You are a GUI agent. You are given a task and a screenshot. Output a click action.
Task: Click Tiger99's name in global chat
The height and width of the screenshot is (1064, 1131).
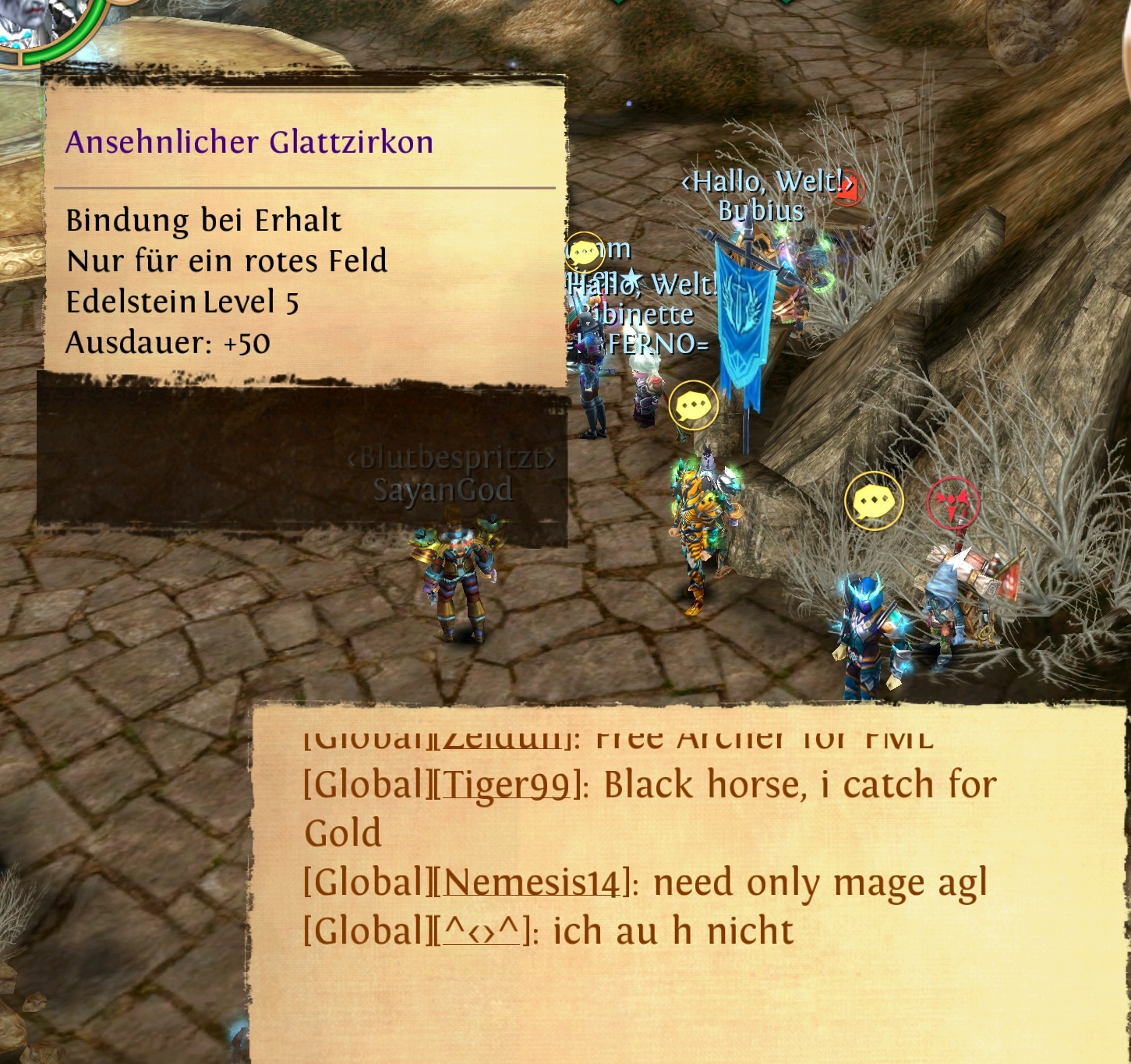pyautogui.click(x=507, y=785)
